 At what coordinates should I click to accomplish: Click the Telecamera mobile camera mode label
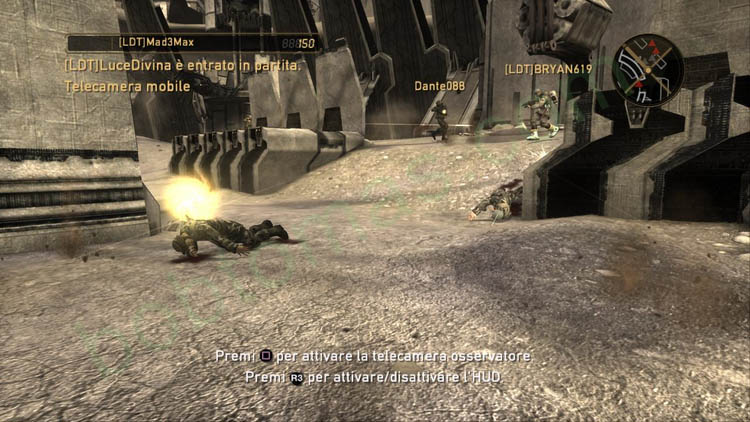pyautogui.click(x=127, y=87)
